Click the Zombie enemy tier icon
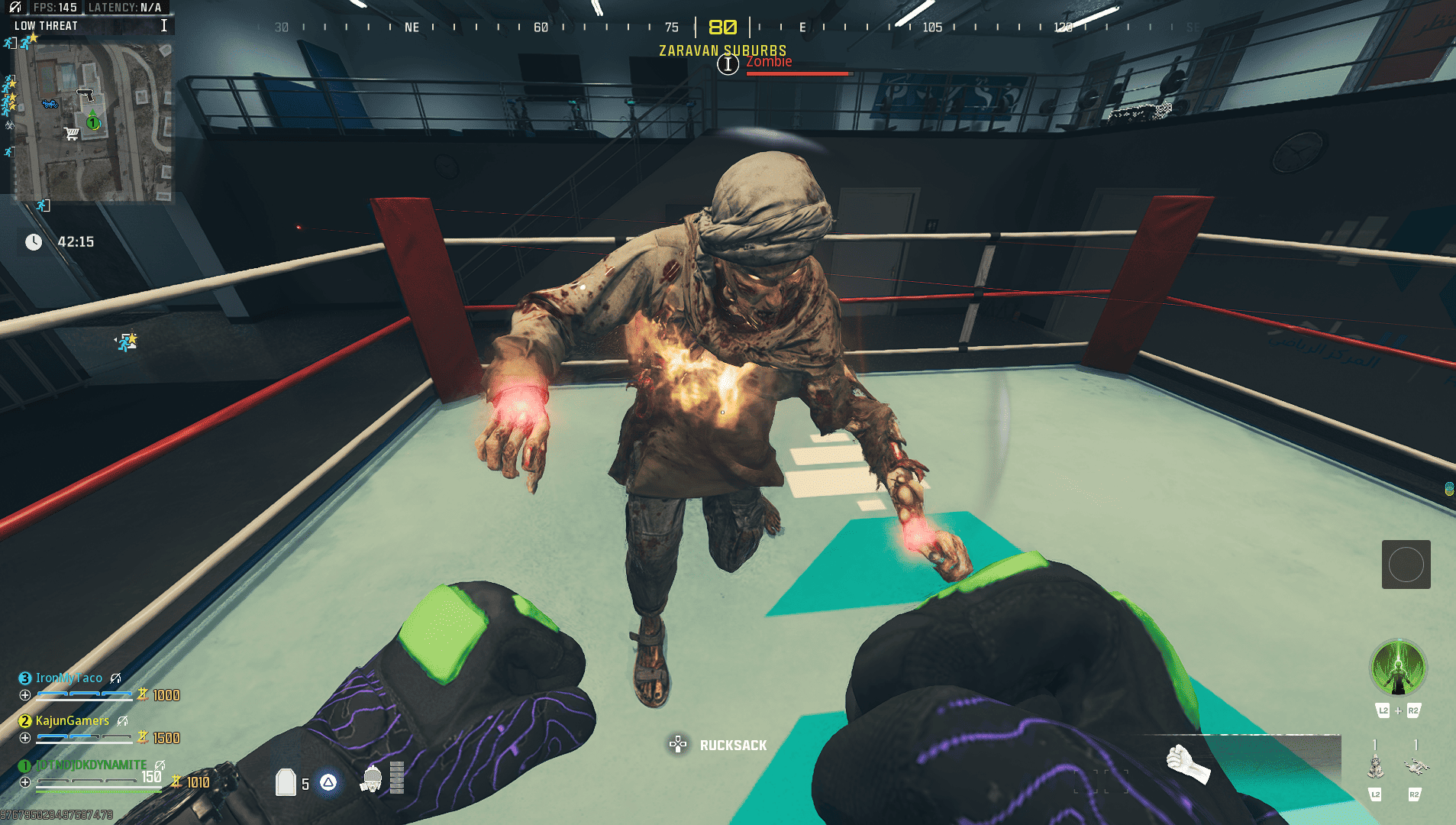The image size is (1456, 825). 728,65
